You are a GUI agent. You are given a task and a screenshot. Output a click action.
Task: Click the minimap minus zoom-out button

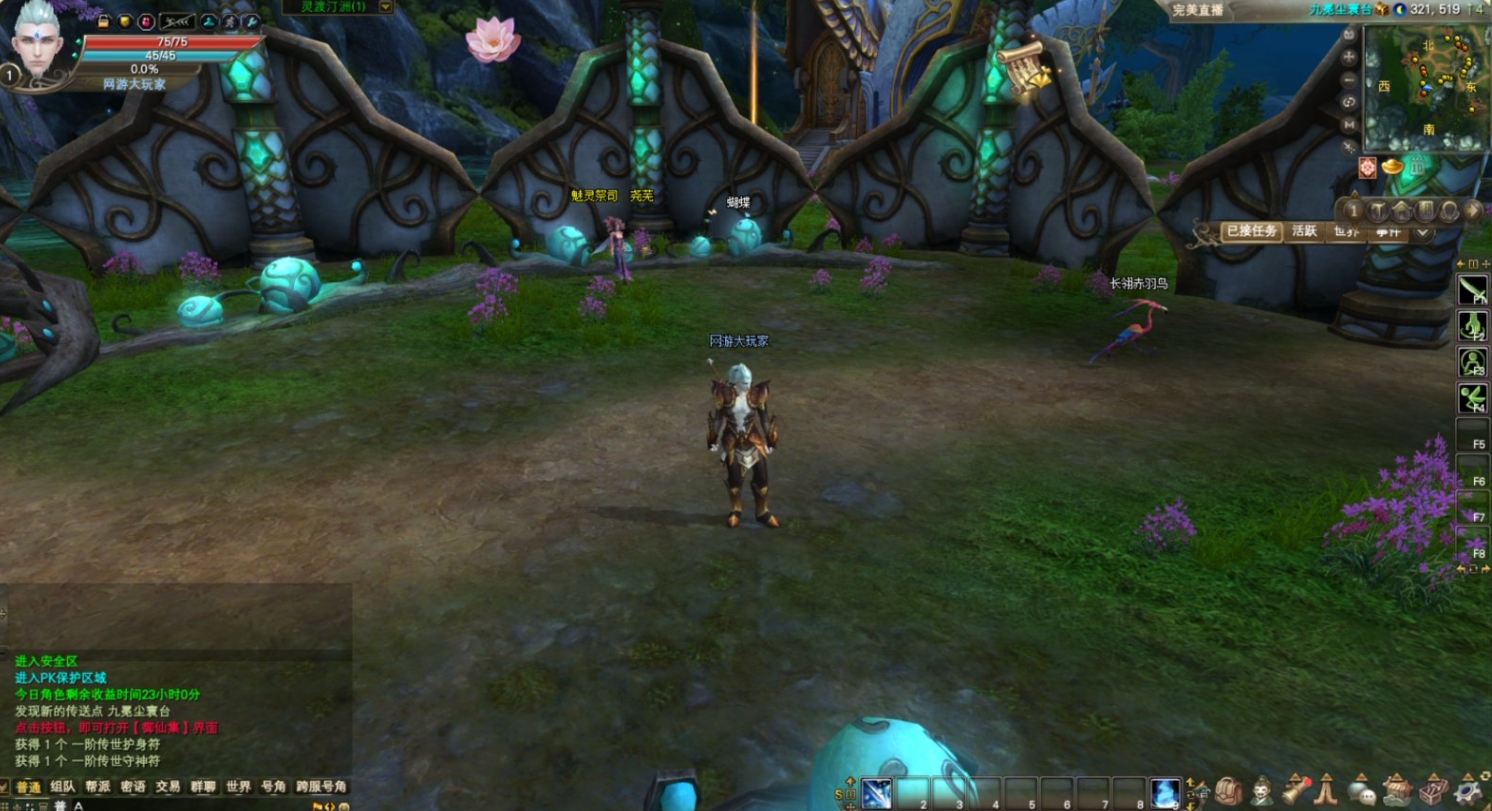pos(1349,79)
